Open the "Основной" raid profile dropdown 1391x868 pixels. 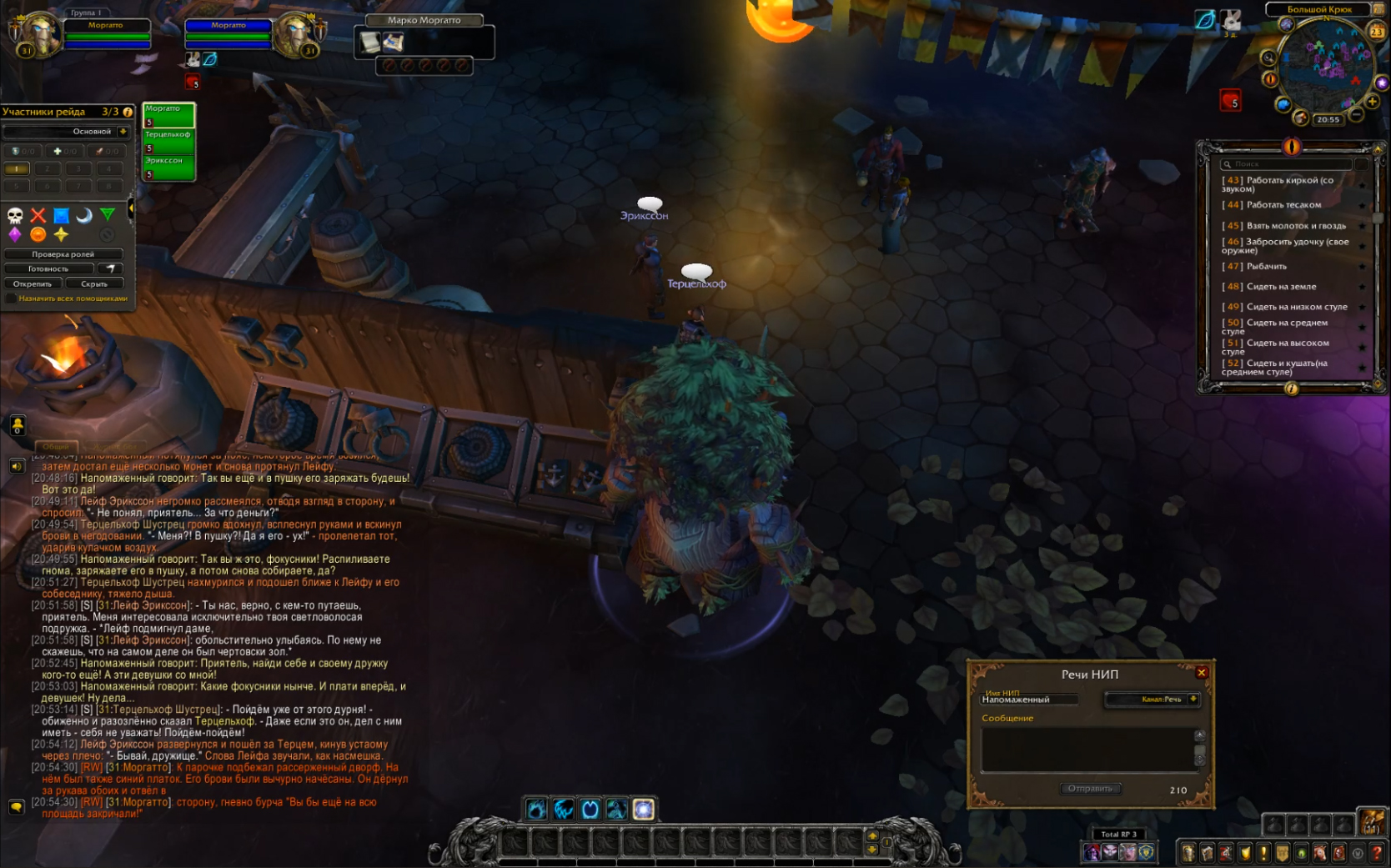coord(123,132)
